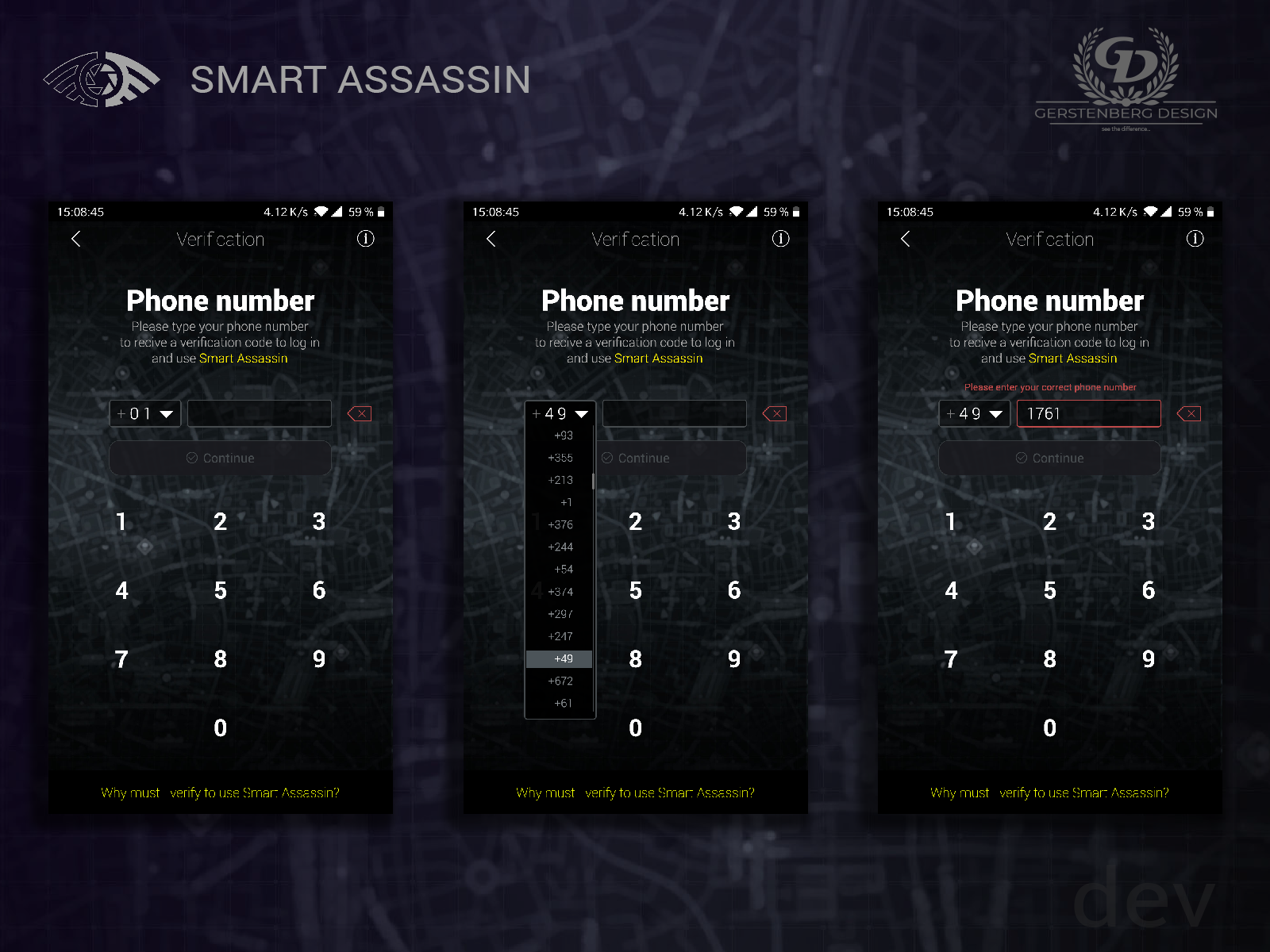
Task: Tap the phone number field containing 1761
Action: pyautogui.click(x=1088, y=413)
